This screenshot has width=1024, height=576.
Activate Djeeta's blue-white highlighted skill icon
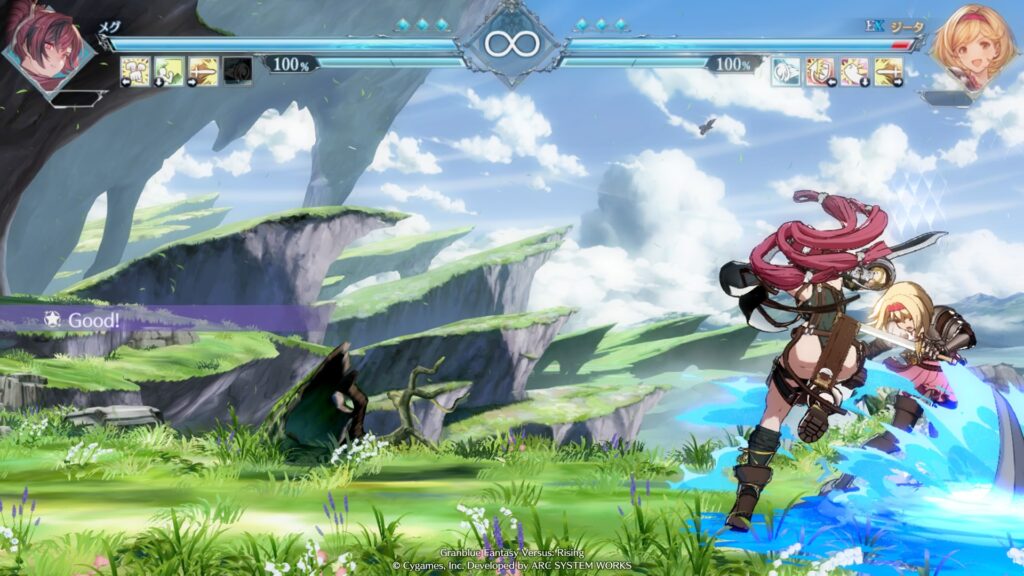786,71
